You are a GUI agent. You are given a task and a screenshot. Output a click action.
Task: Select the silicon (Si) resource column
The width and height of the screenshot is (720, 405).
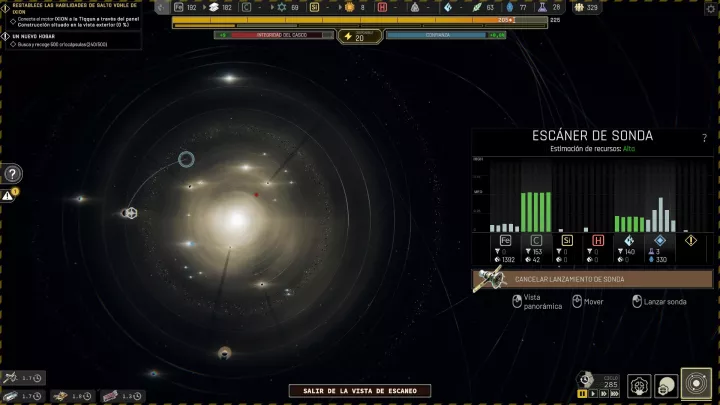(567, 240)
